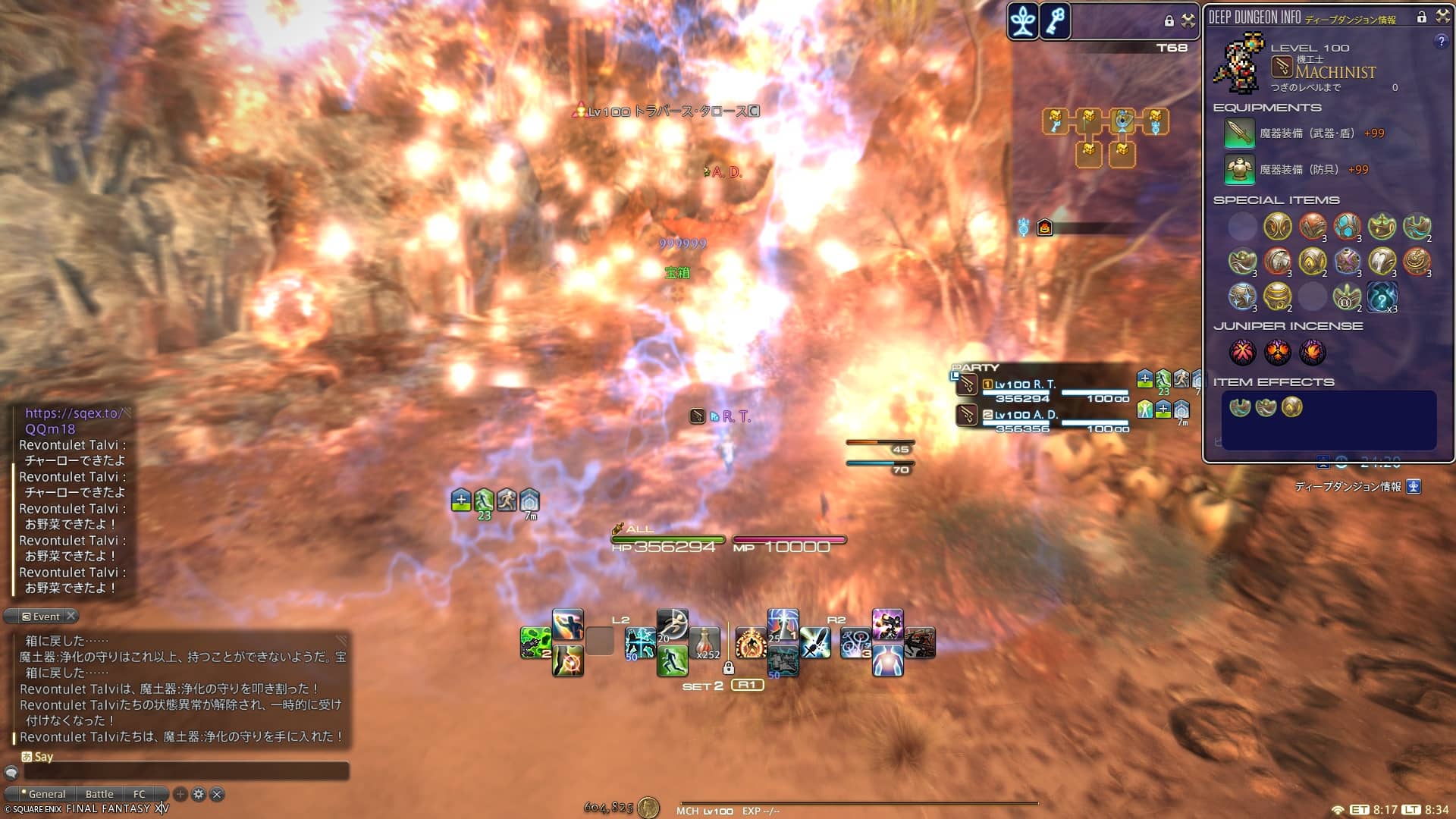This screenshot has width=1456, height=819.
Task: Close the Event chat window
Action: tap(71, 616)
